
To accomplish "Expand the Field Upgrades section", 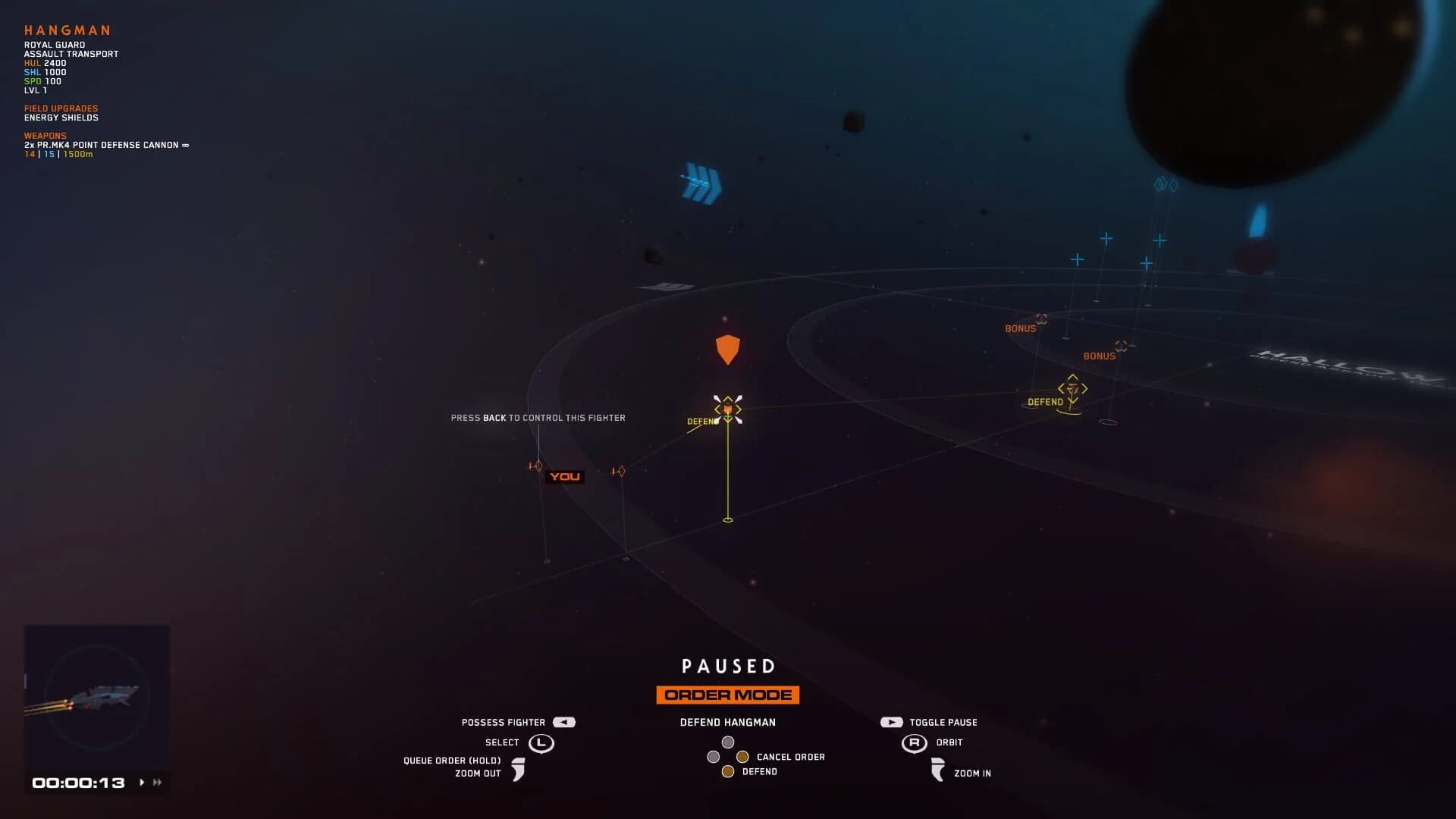I will (61, 107).
